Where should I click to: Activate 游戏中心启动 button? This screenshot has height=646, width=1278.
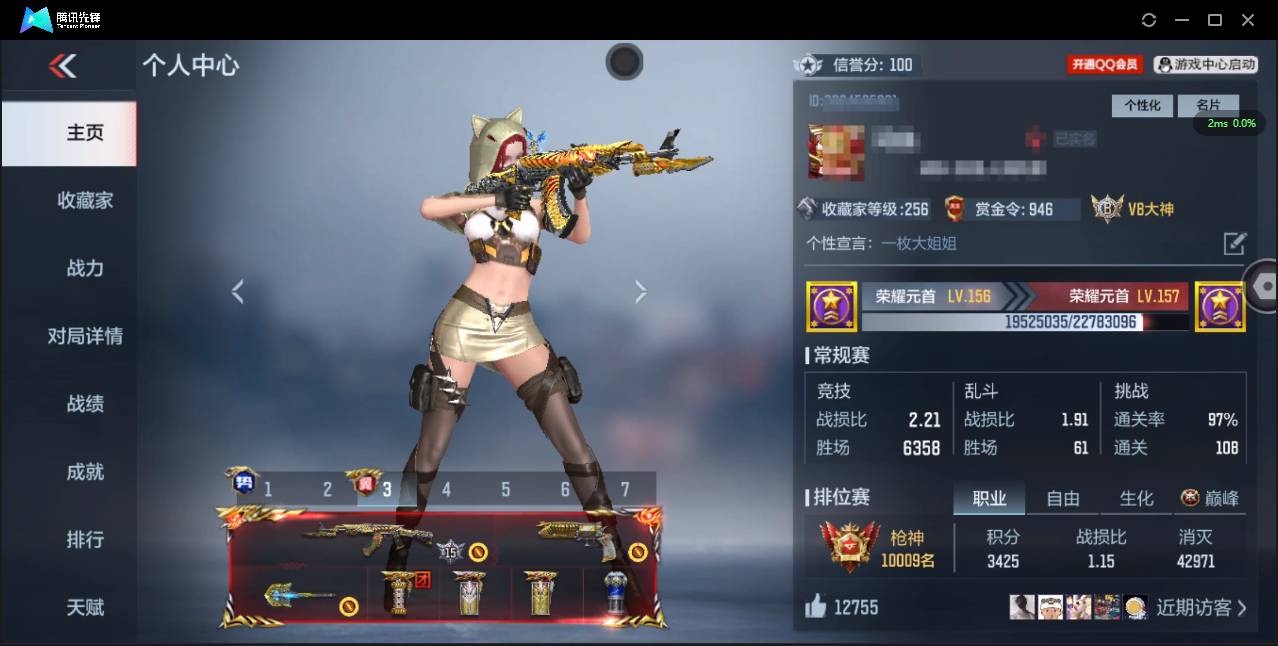[x=1206, y=64]
